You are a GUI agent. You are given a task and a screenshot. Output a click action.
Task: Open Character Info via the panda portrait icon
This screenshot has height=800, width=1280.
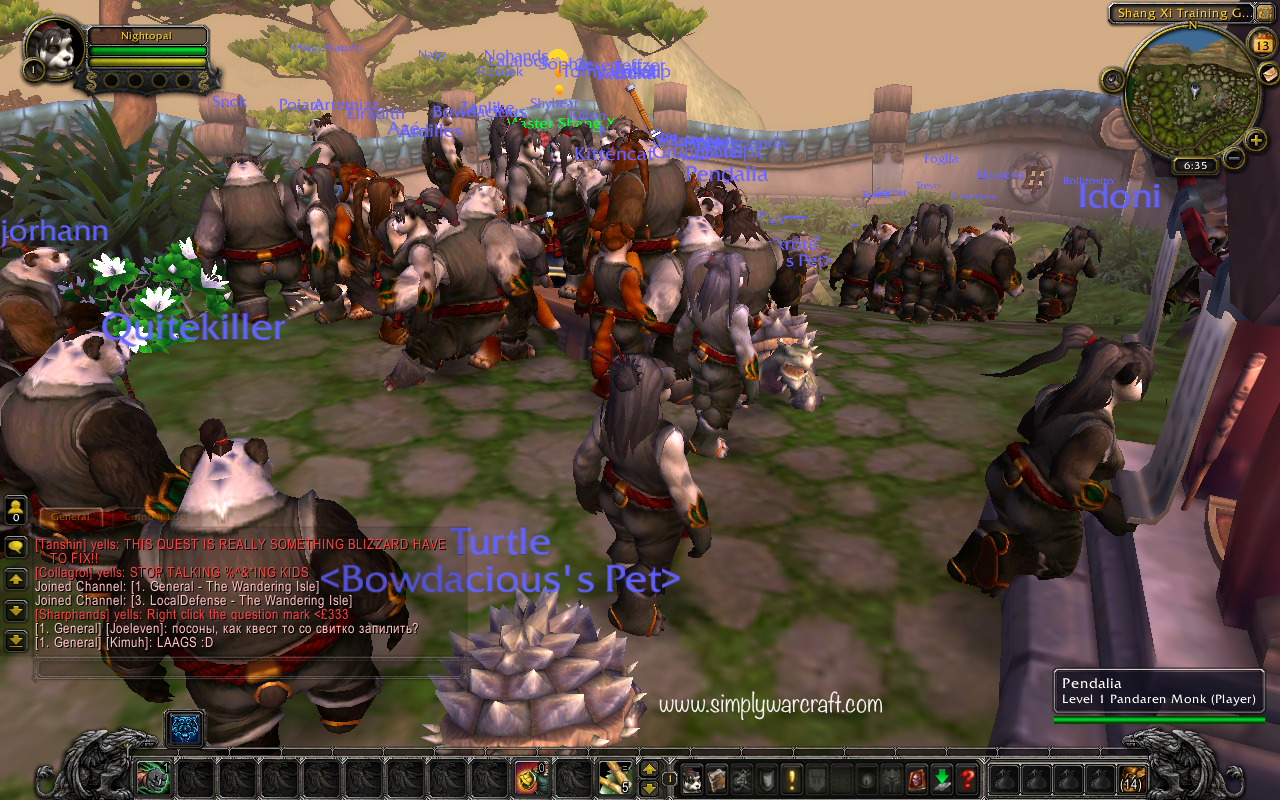coord(693,779)
